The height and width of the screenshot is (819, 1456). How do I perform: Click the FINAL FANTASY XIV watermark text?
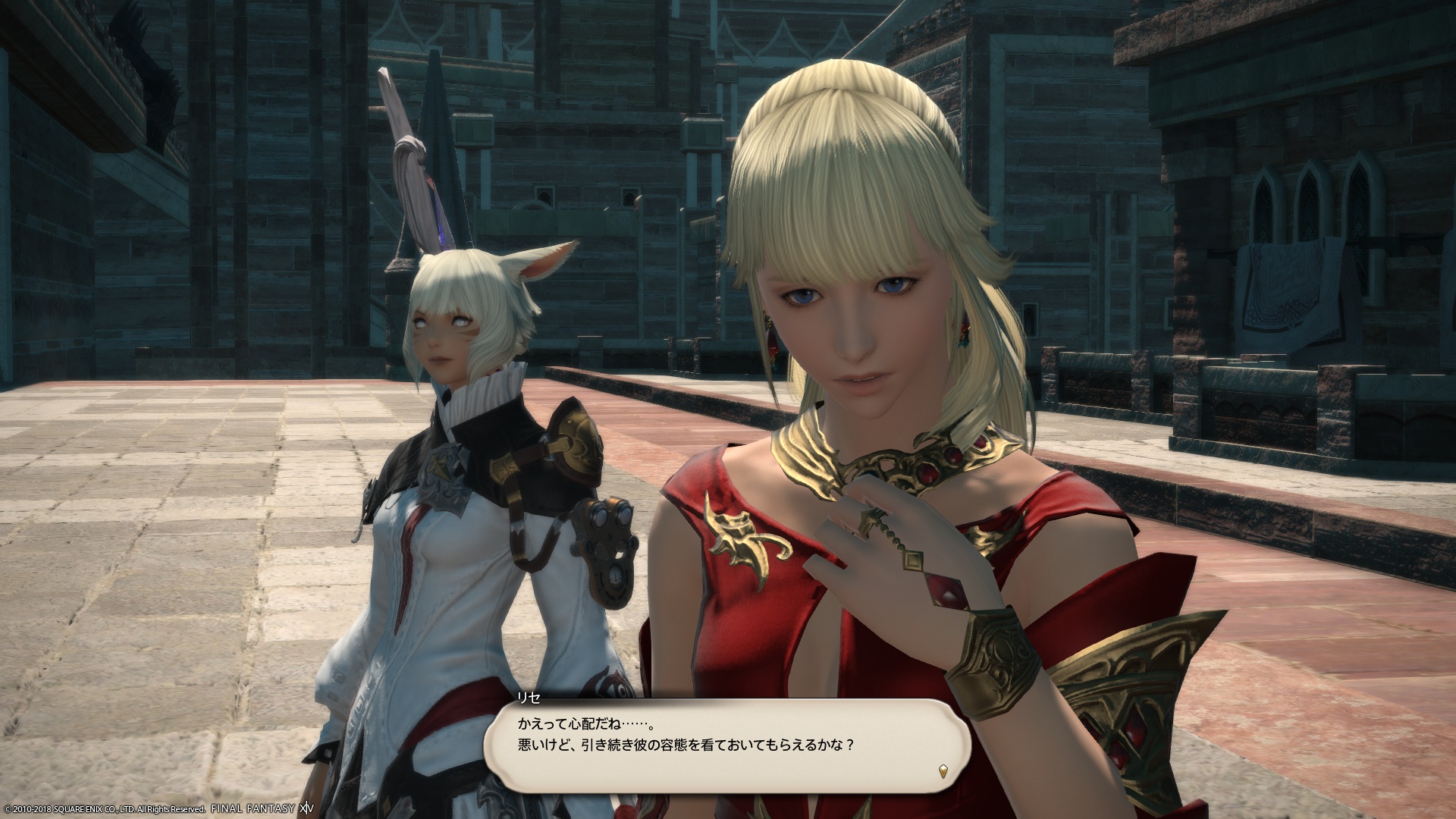262,809
